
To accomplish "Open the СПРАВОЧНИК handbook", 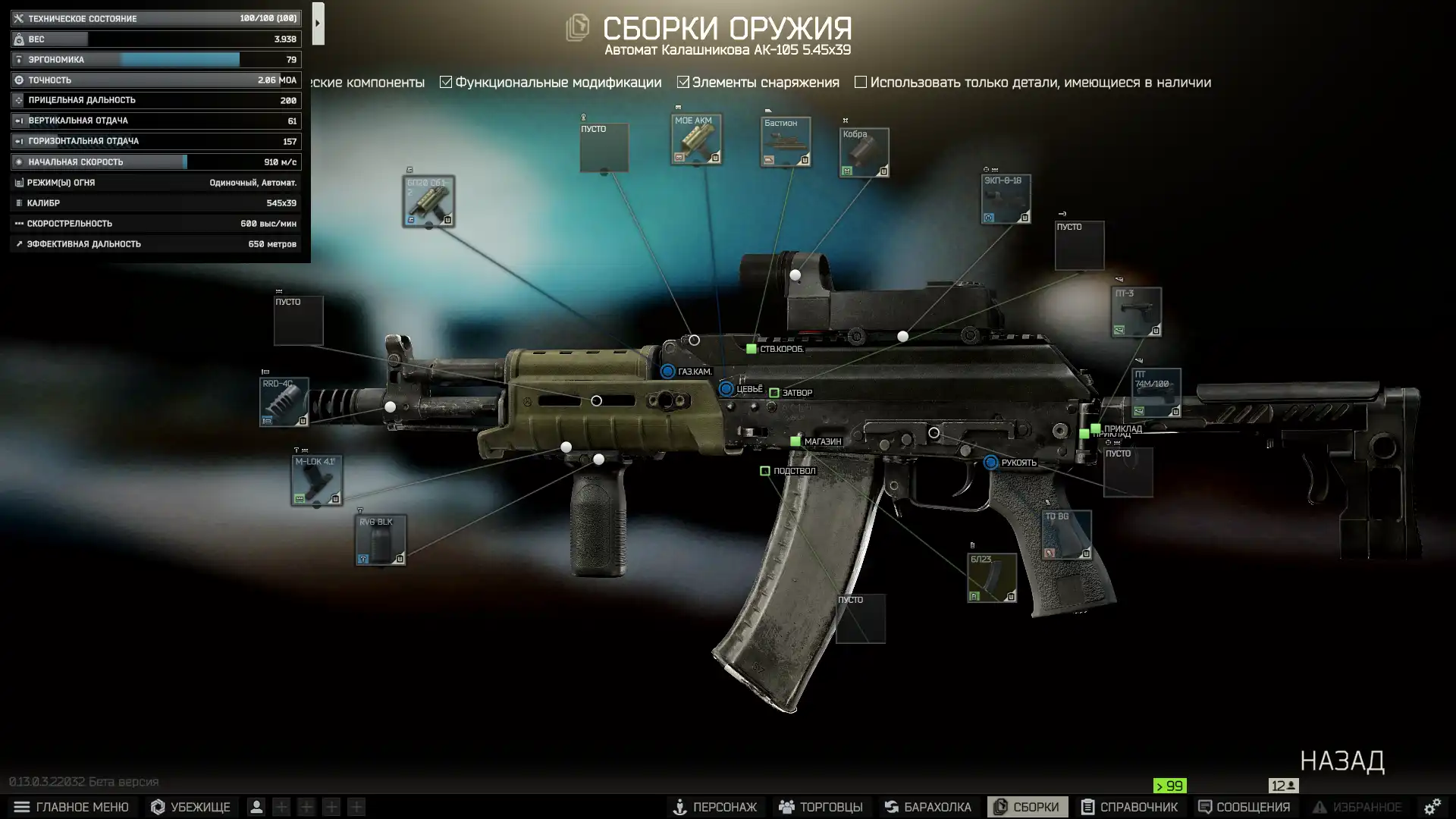I will (1129, 807).
